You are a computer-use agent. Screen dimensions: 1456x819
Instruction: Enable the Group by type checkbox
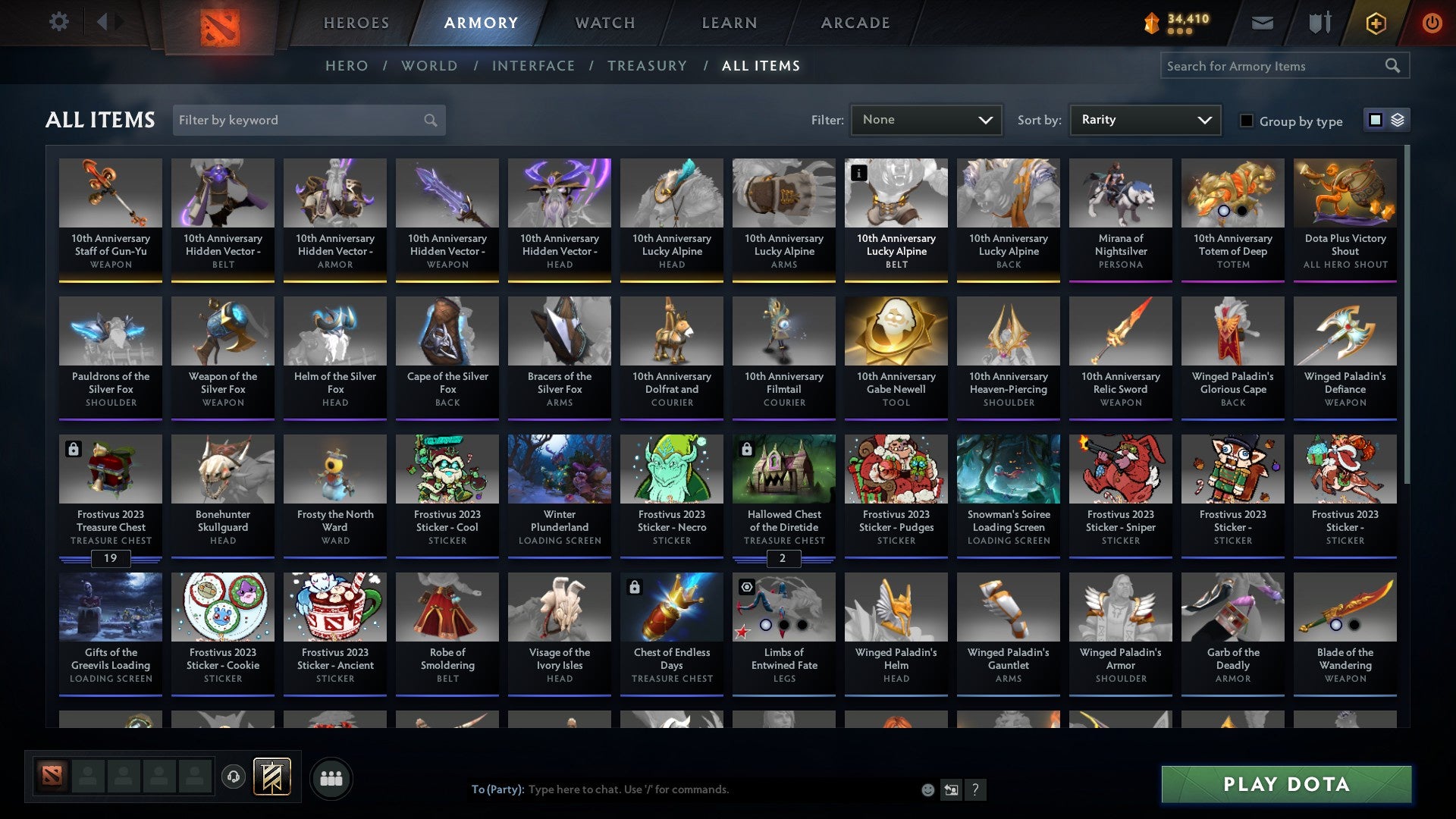pyautogui.click(x=1247, y=121)
